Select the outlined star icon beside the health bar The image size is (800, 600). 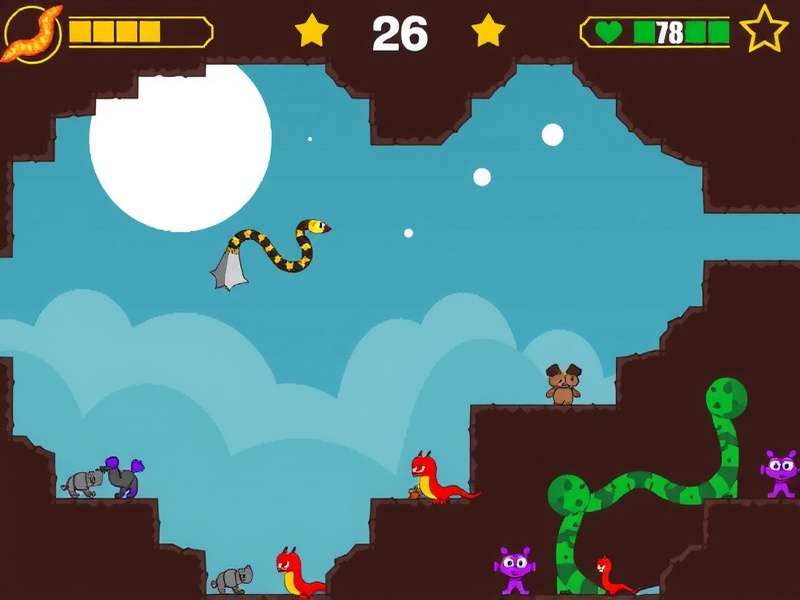[x=765, y=30]
